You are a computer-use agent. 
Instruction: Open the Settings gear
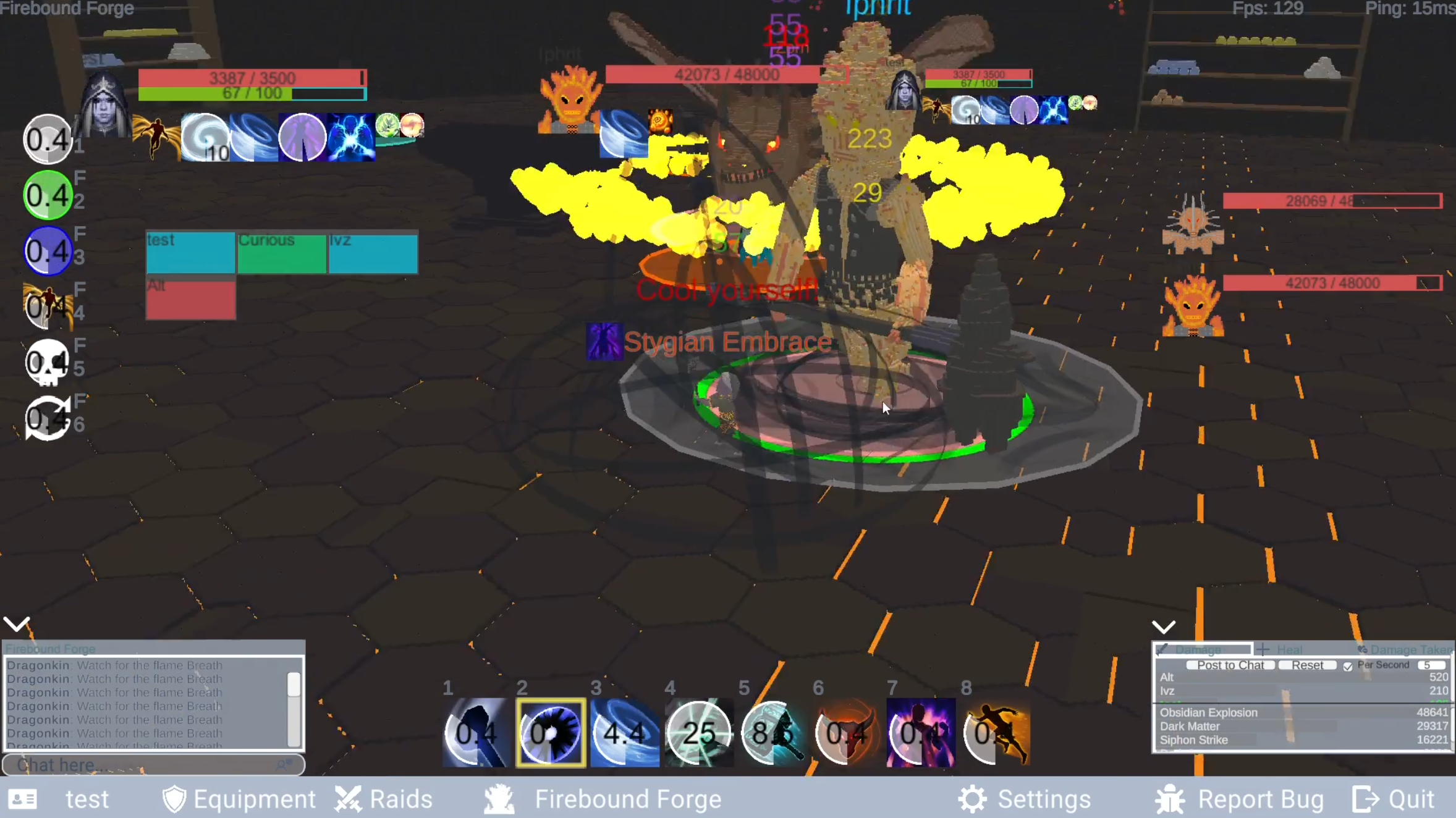pos(971,798)
